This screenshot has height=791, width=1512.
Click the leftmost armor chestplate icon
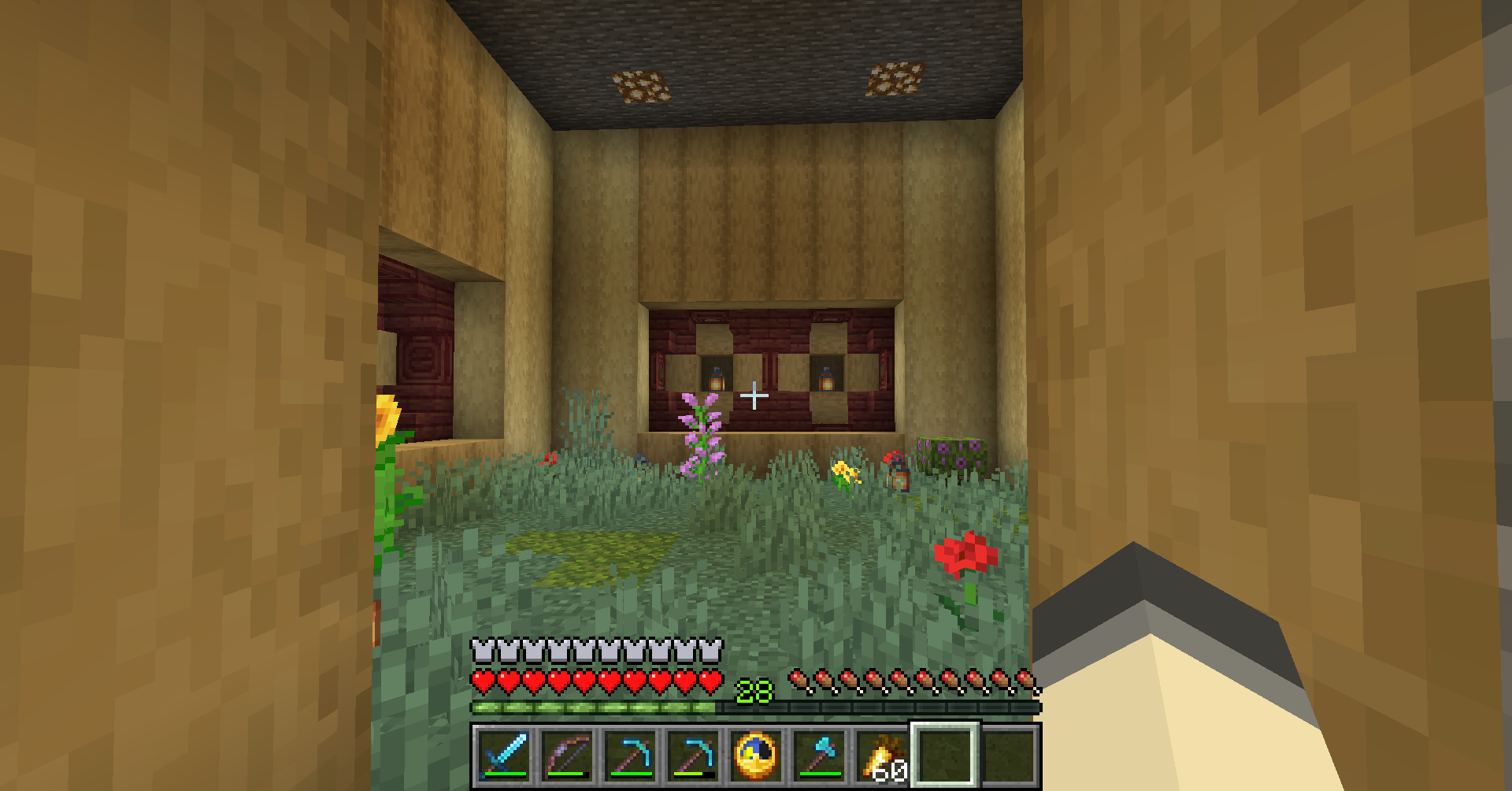tap(482, 648)
